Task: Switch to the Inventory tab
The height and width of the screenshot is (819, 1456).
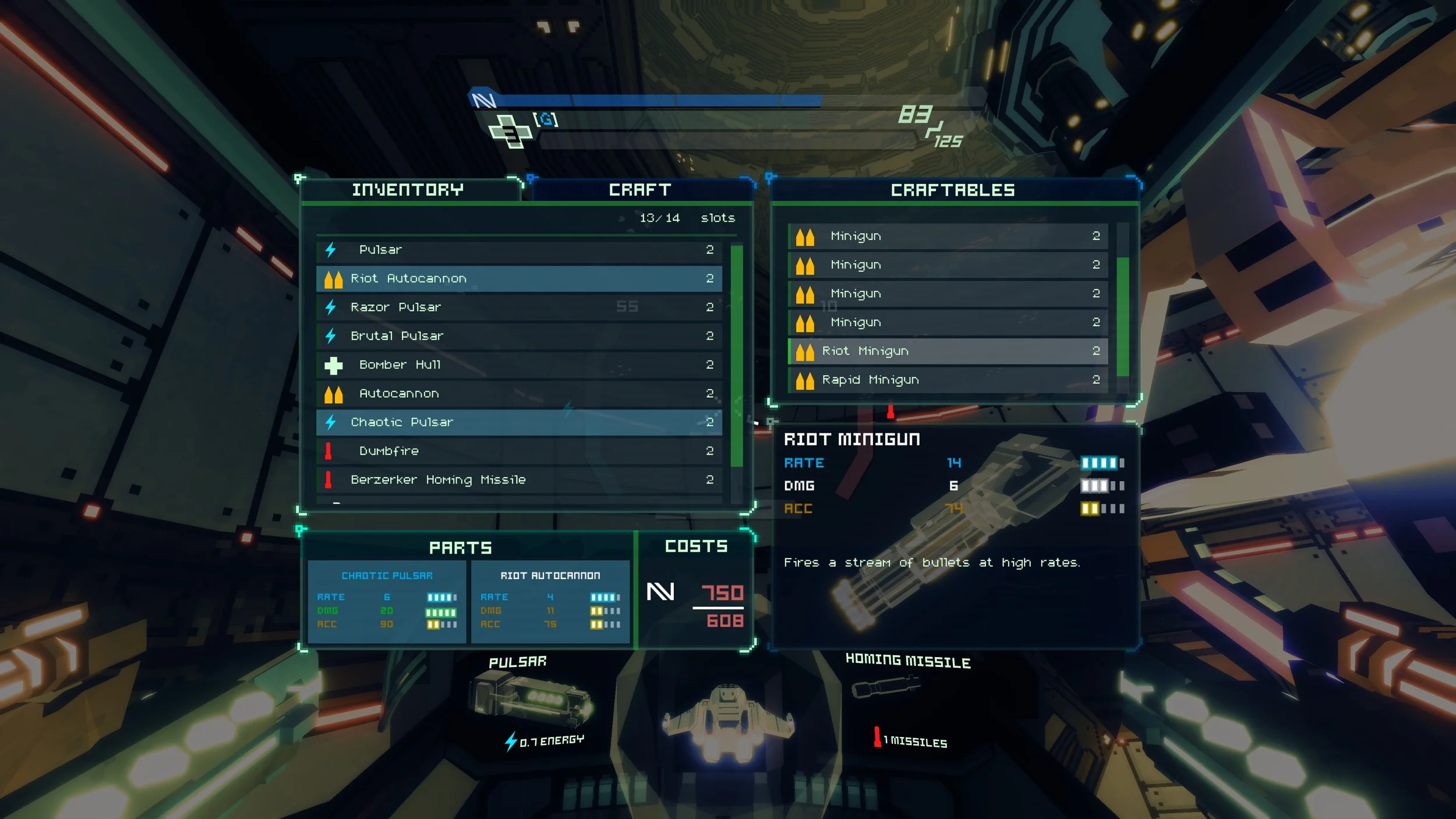Action: [407, 190]
